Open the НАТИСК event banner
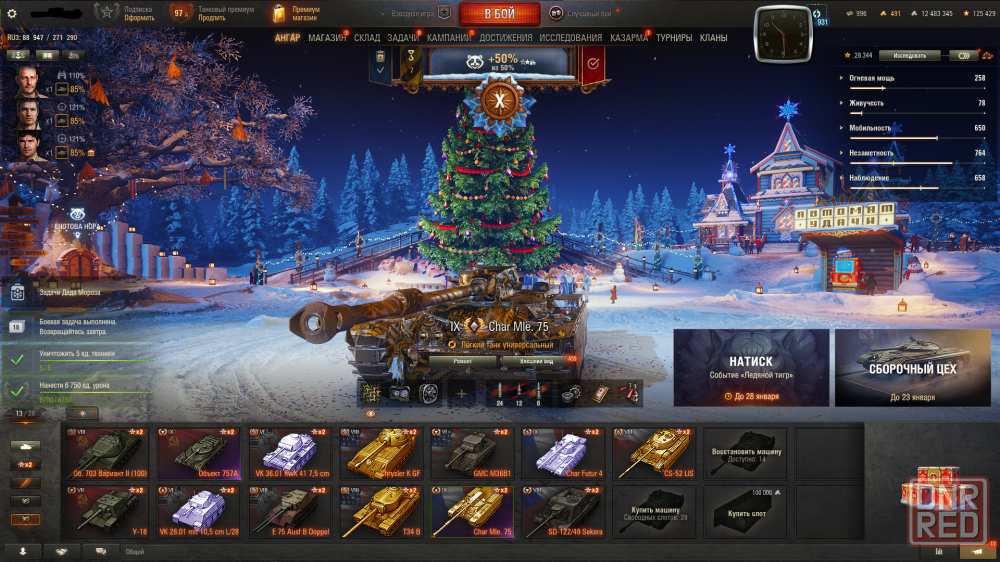Screen dimensions: 1000x562 point(751,368)
